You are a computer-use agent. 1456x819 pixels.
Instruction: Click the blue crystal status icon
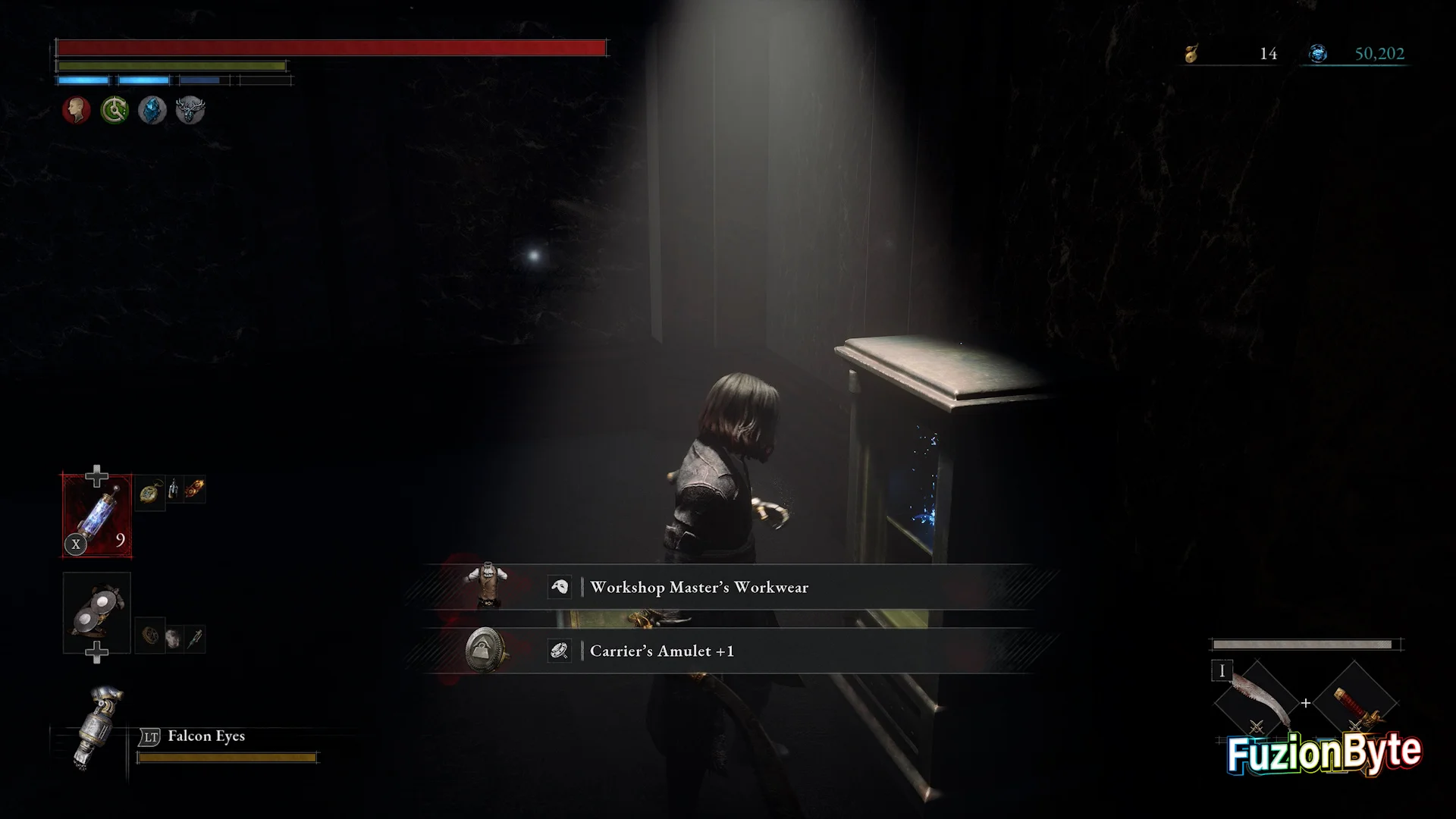coord(152,111)
